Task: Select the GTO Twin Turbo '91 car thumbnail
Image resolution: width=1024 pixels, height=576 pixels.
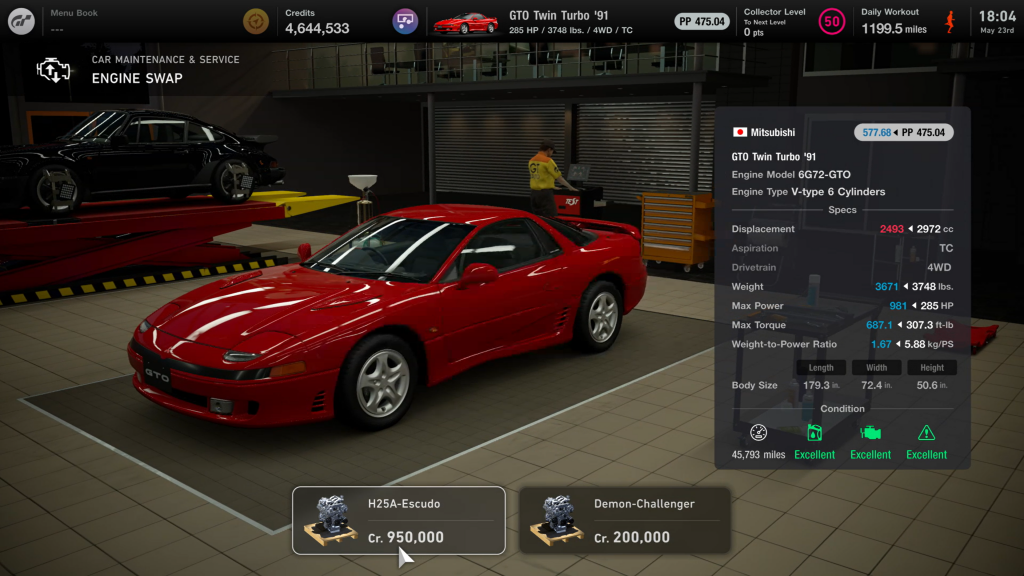Action: coord(465,22)
